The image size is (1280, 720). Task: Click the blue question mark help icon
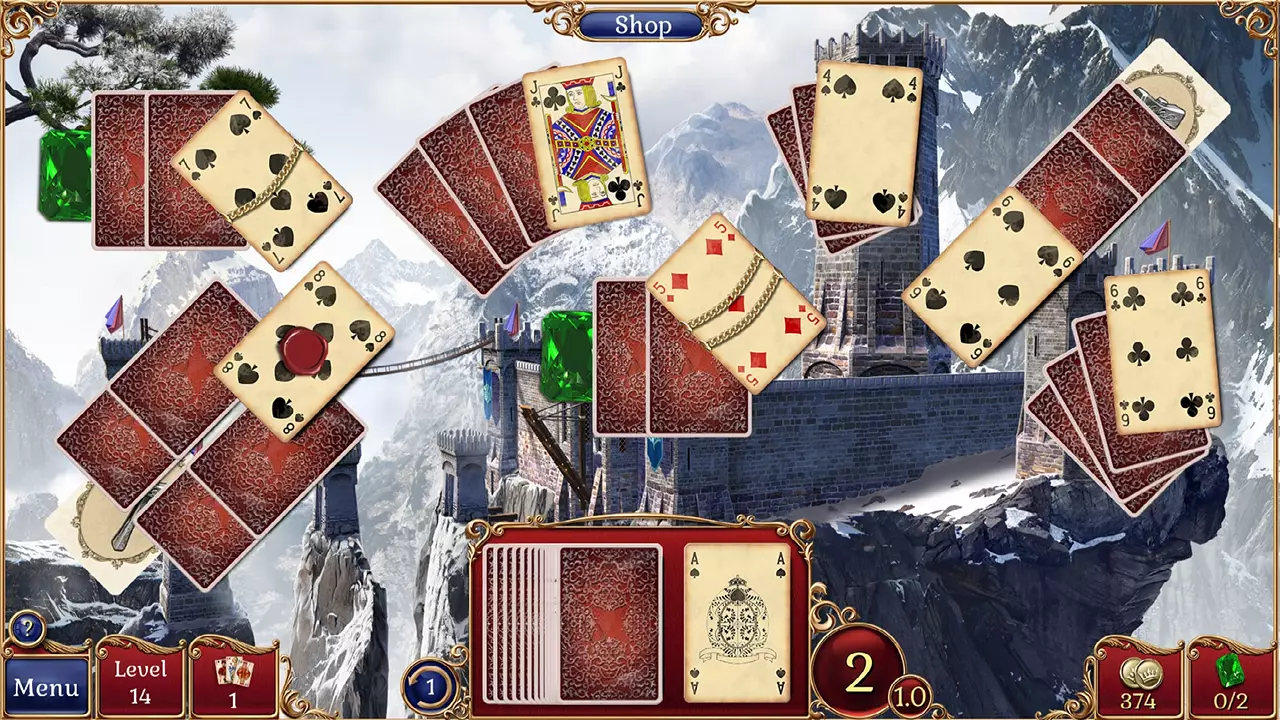click(x=26, y=629)
